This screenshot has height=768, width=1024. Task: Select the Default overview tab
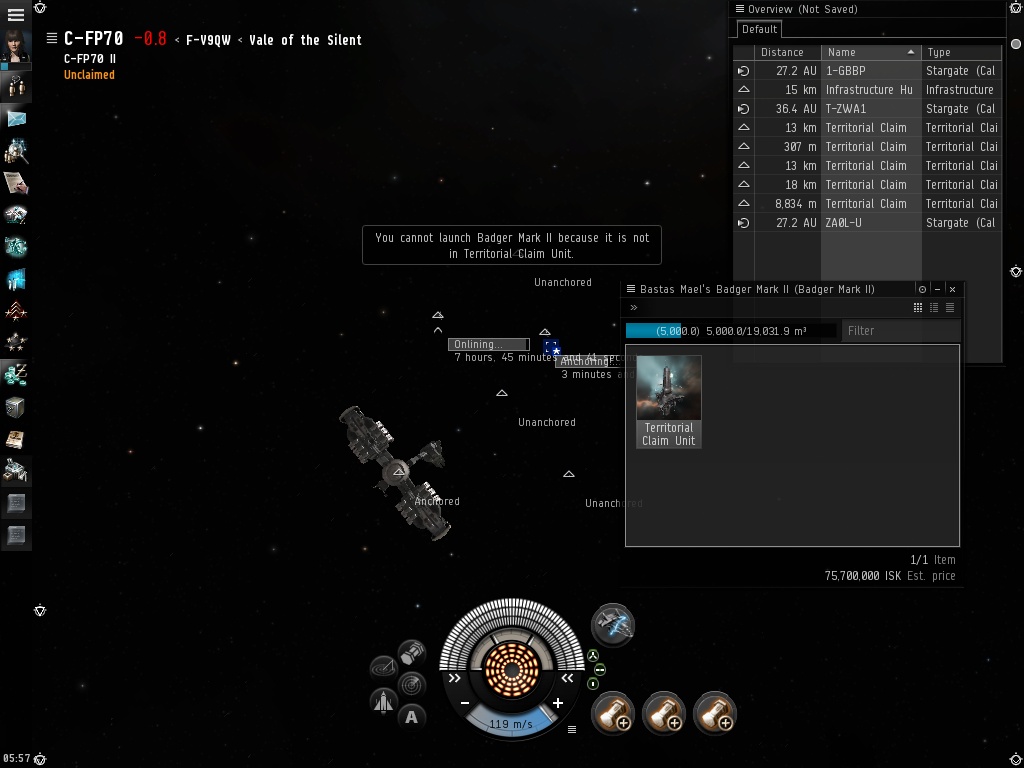760,29
